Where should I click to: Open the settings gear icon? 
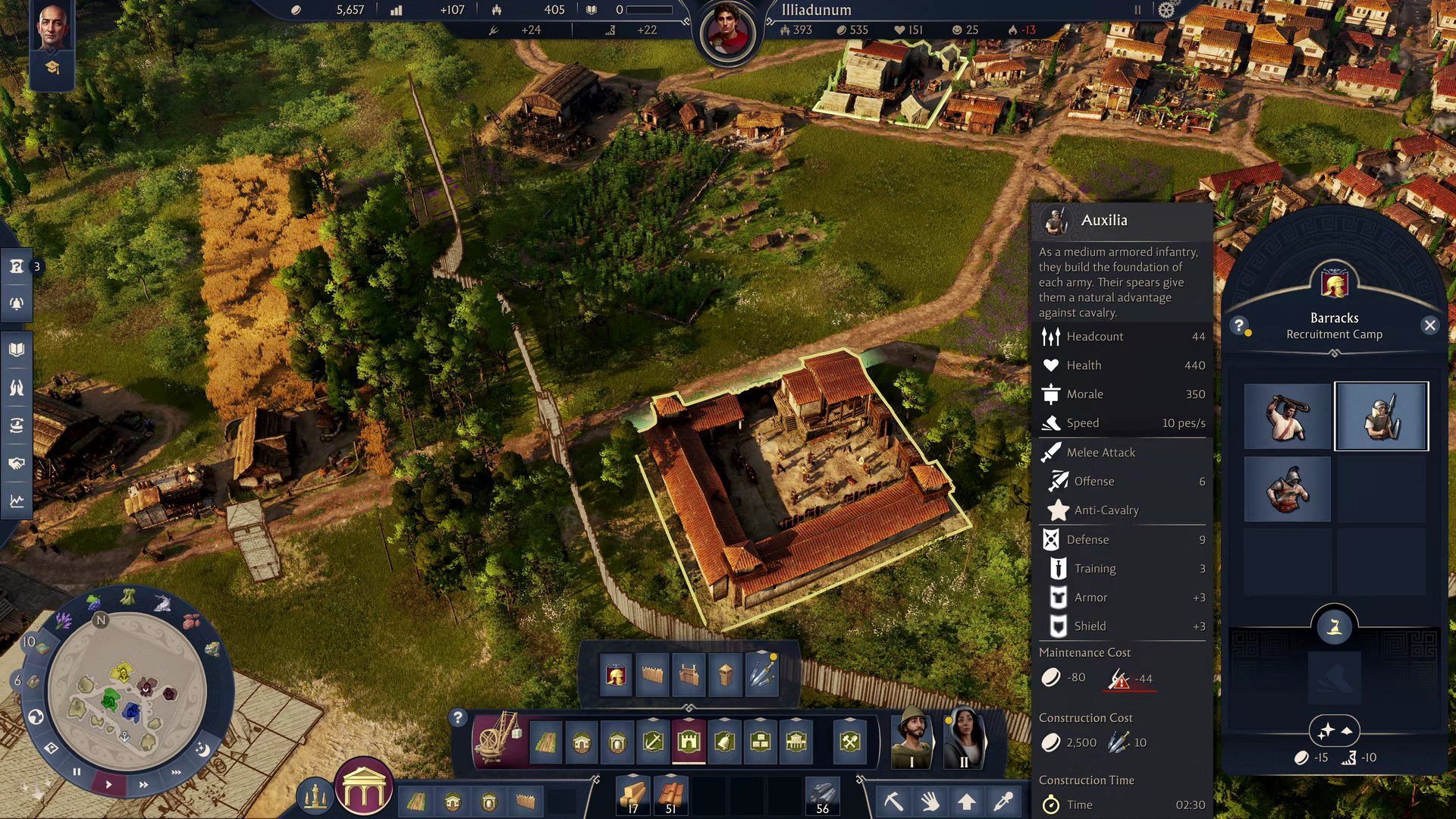tap(1166, 10)
